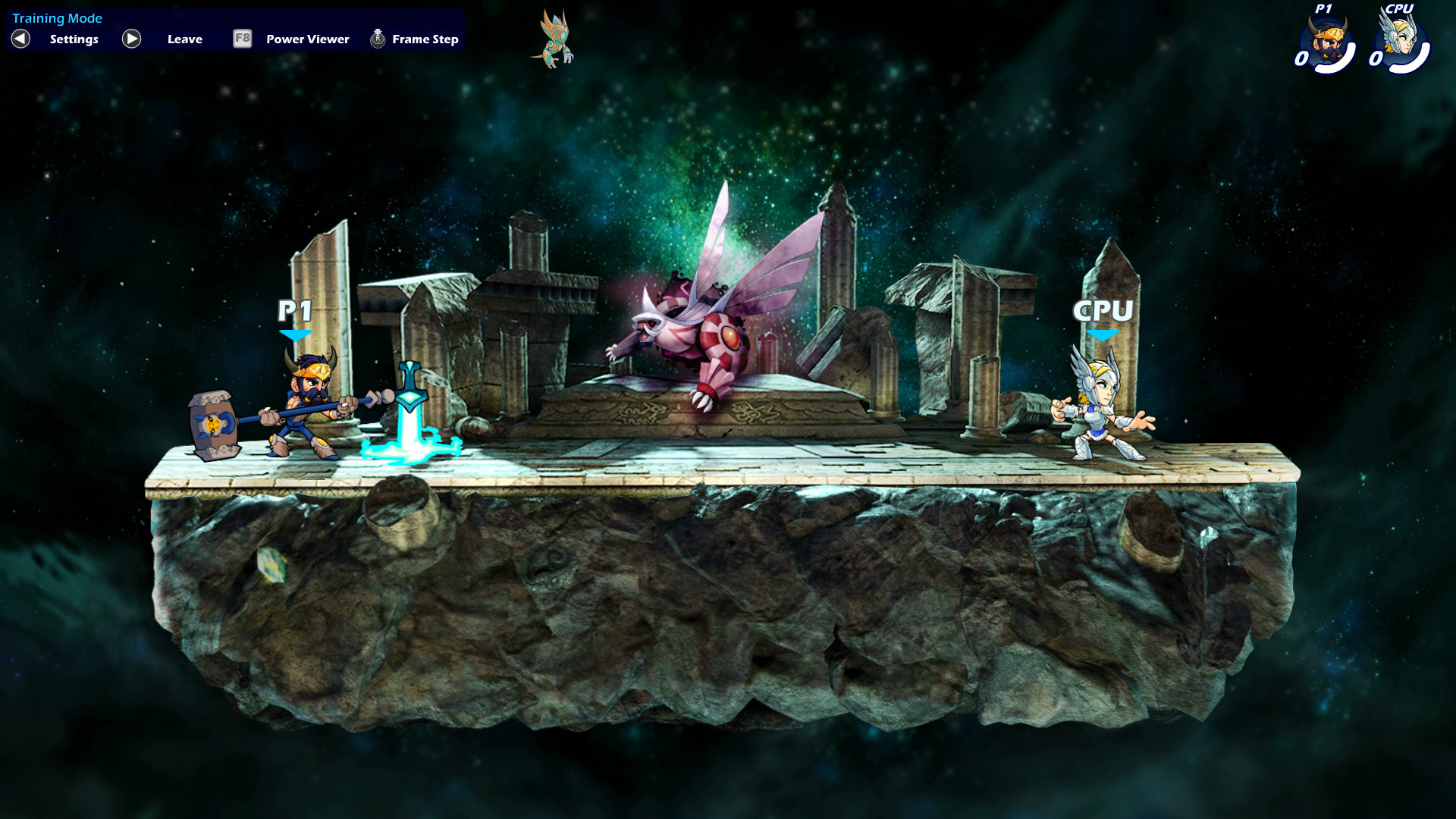The image size is (1456, 819).
Task: Open the Settings menu
Action: (73, 39)
